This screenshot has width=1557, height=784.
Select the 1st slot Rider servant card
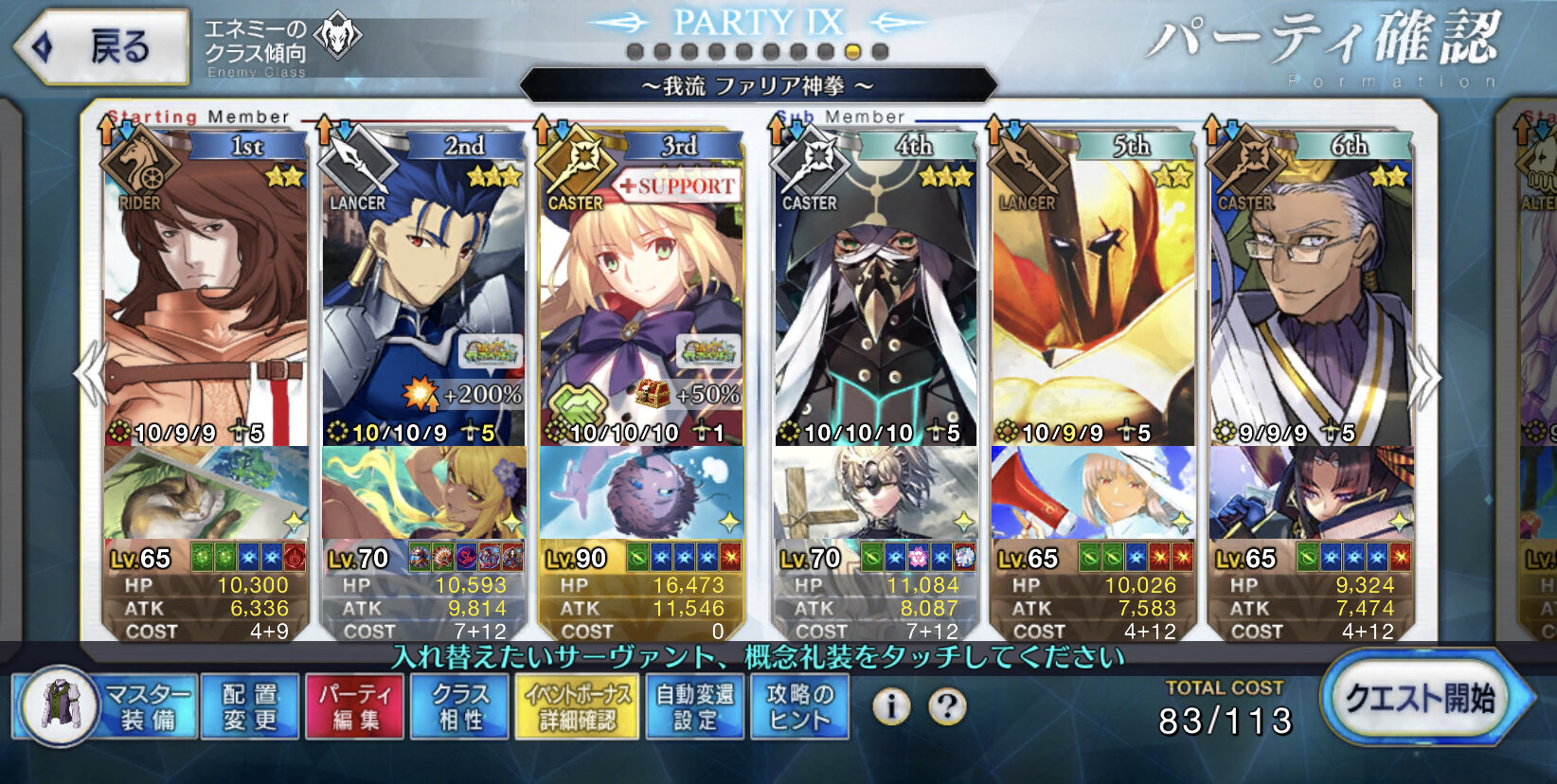(206, 294)
